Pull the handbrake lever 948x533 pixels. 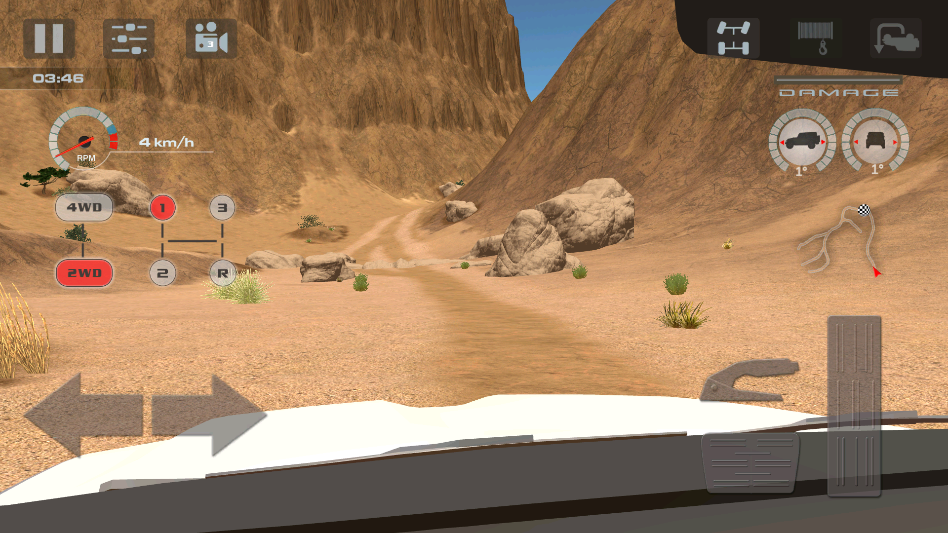point(750,382)
